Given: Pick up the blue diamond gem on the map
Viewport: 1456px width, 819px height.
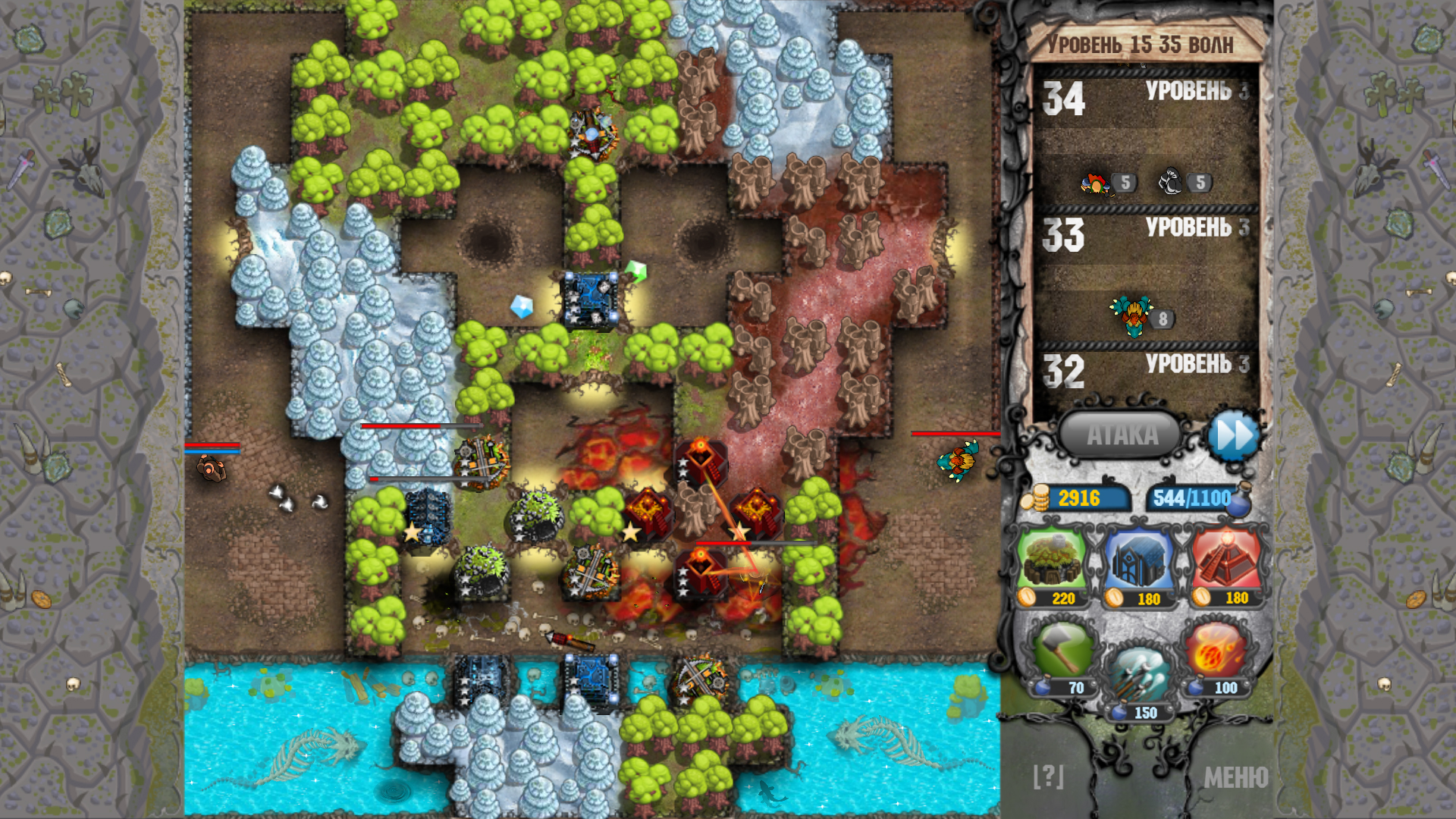Looking at the screenshot, I should (522, 307).
